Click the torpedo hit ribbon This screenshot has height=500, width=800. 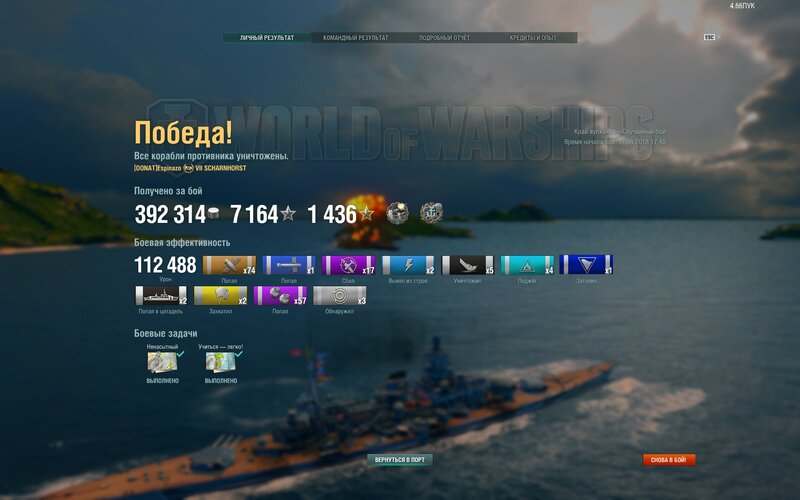[x=289, y=265]
